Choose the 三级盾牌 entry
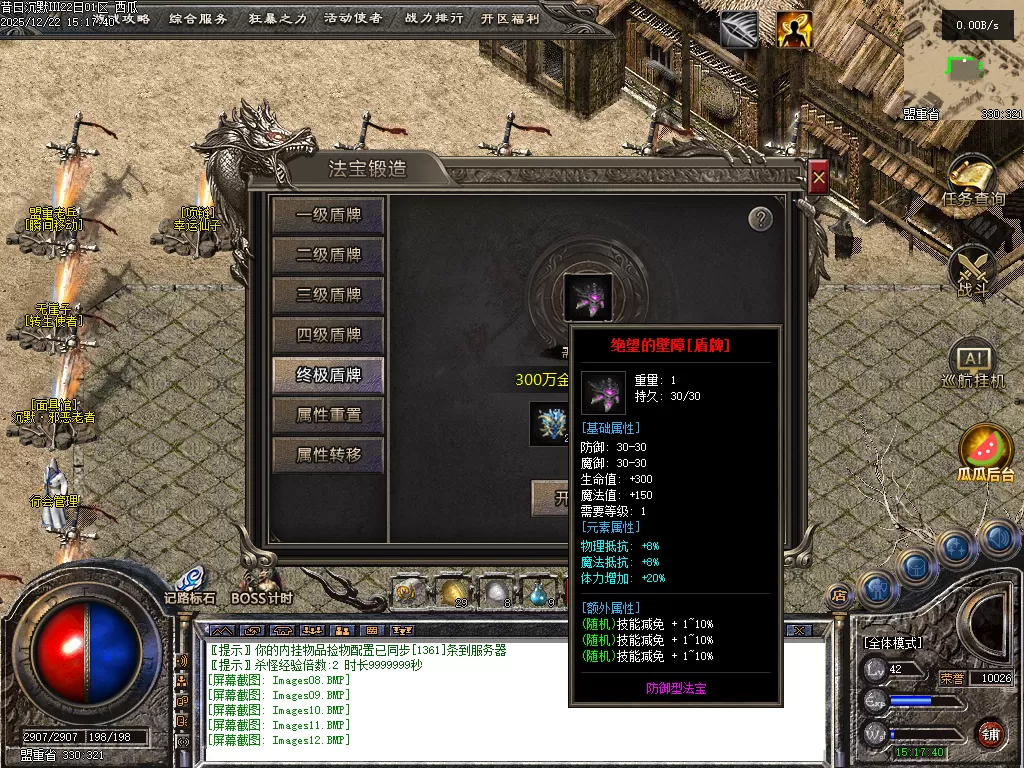 (x=328, y=295)
